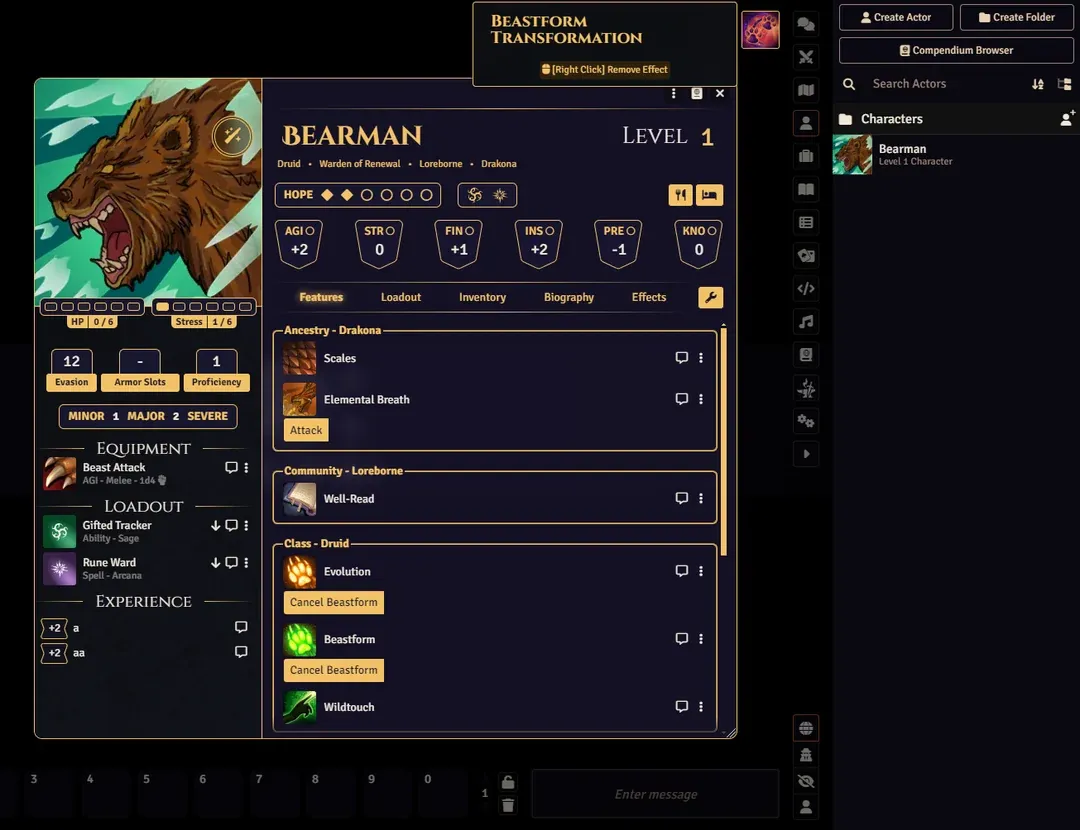
Task: Switch to the Effects tab
Action: 649,297
